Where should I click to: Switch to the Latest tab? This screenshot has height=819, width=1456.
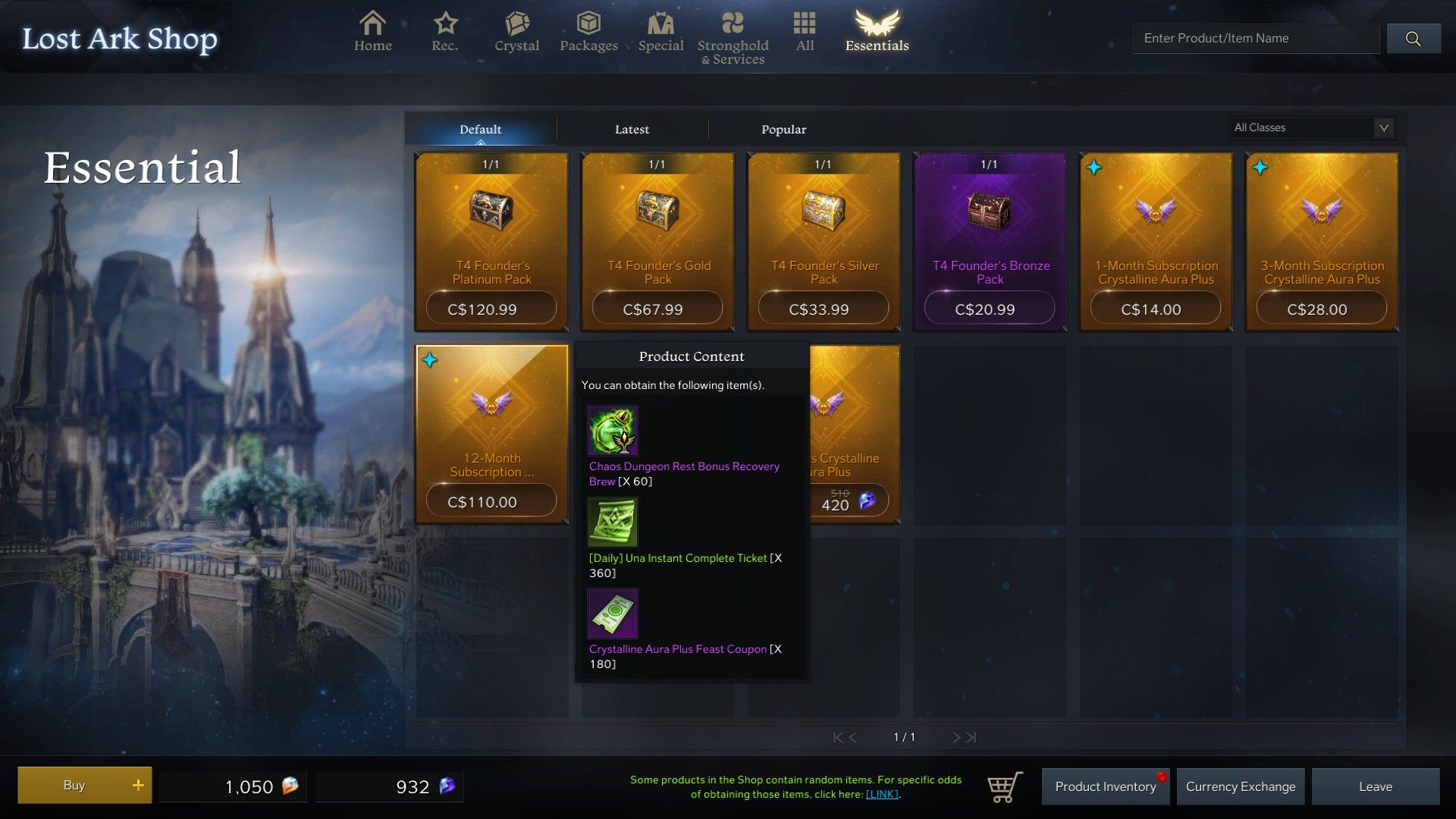[x=632, y=129]
